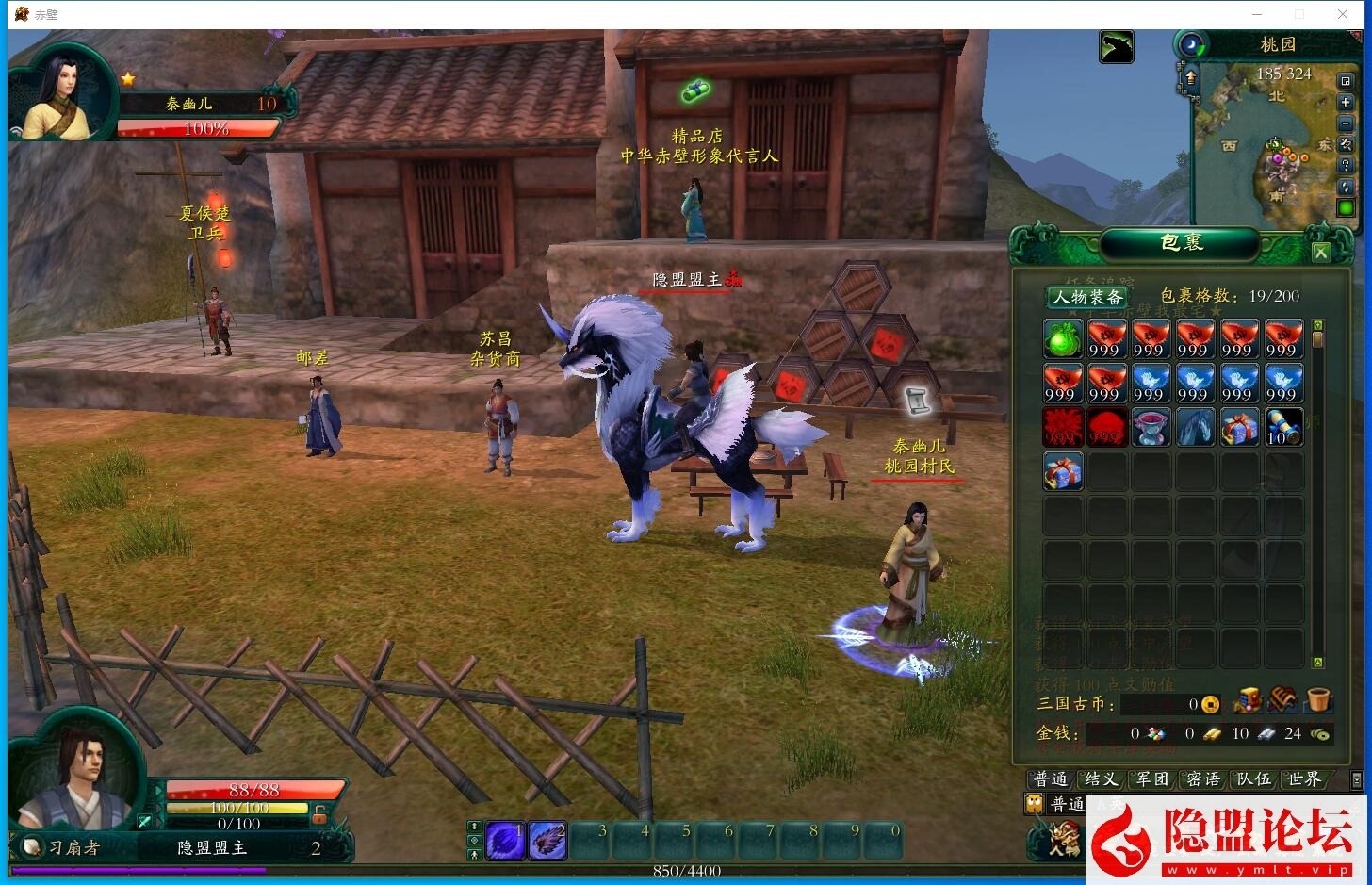Click the minimap question mark help button
The image size is (1372, 885).
click(1346, 165)
